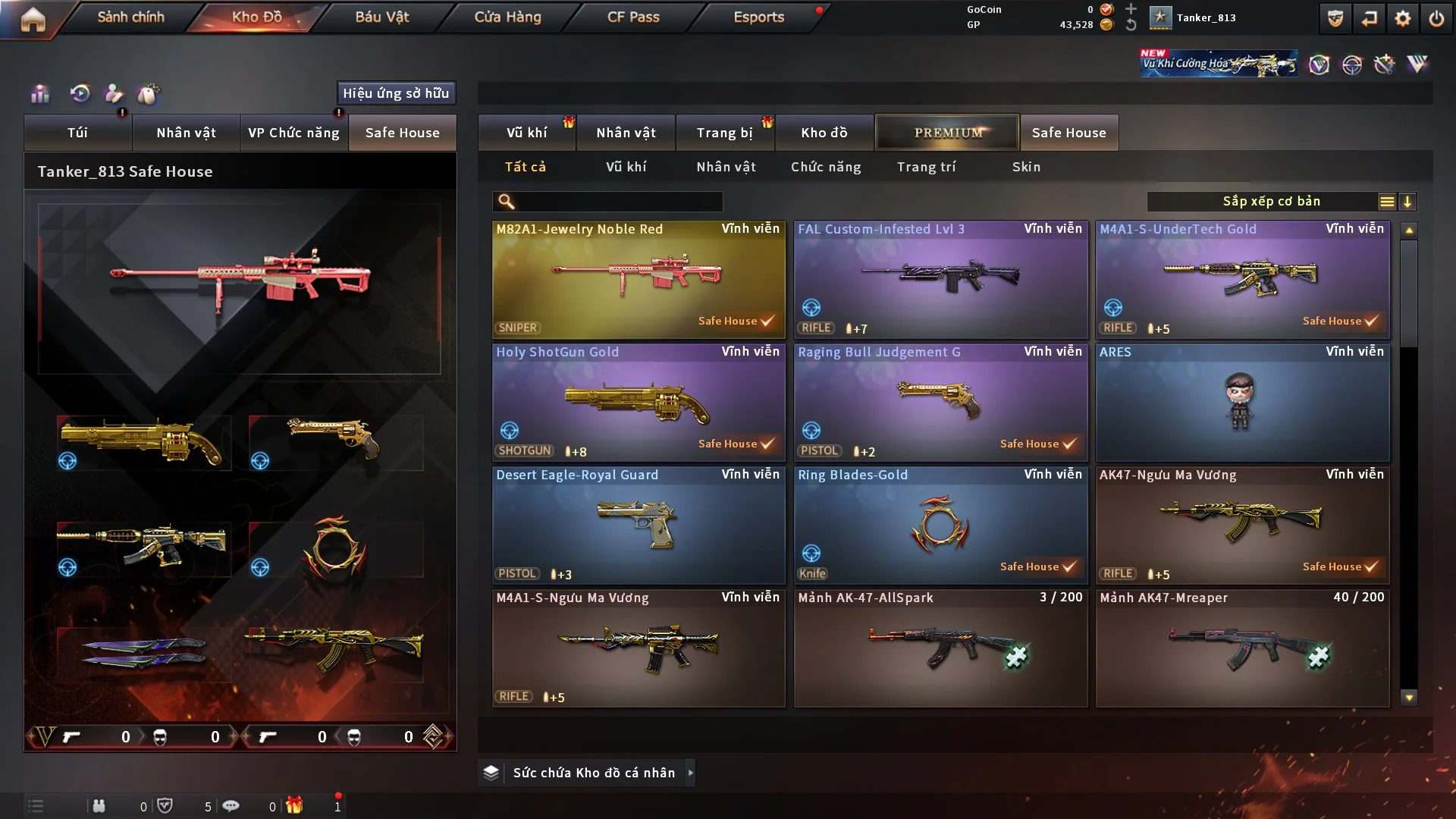Select the PREMIUM inventory tab
Screen dimensions: 1456x819
click(947, 133)
